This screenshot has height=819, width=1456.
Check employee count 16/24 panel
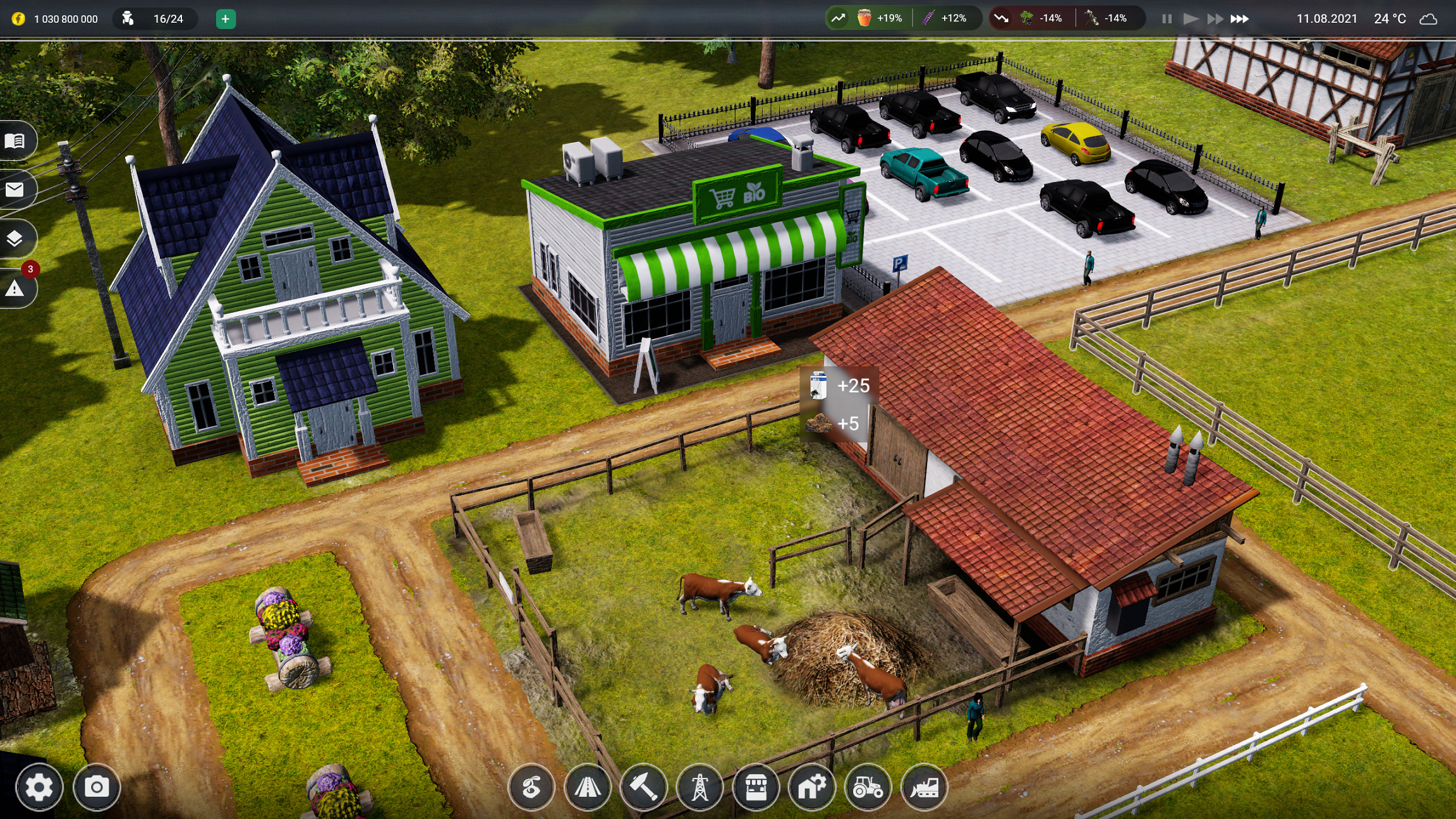(x=155, y=18)
